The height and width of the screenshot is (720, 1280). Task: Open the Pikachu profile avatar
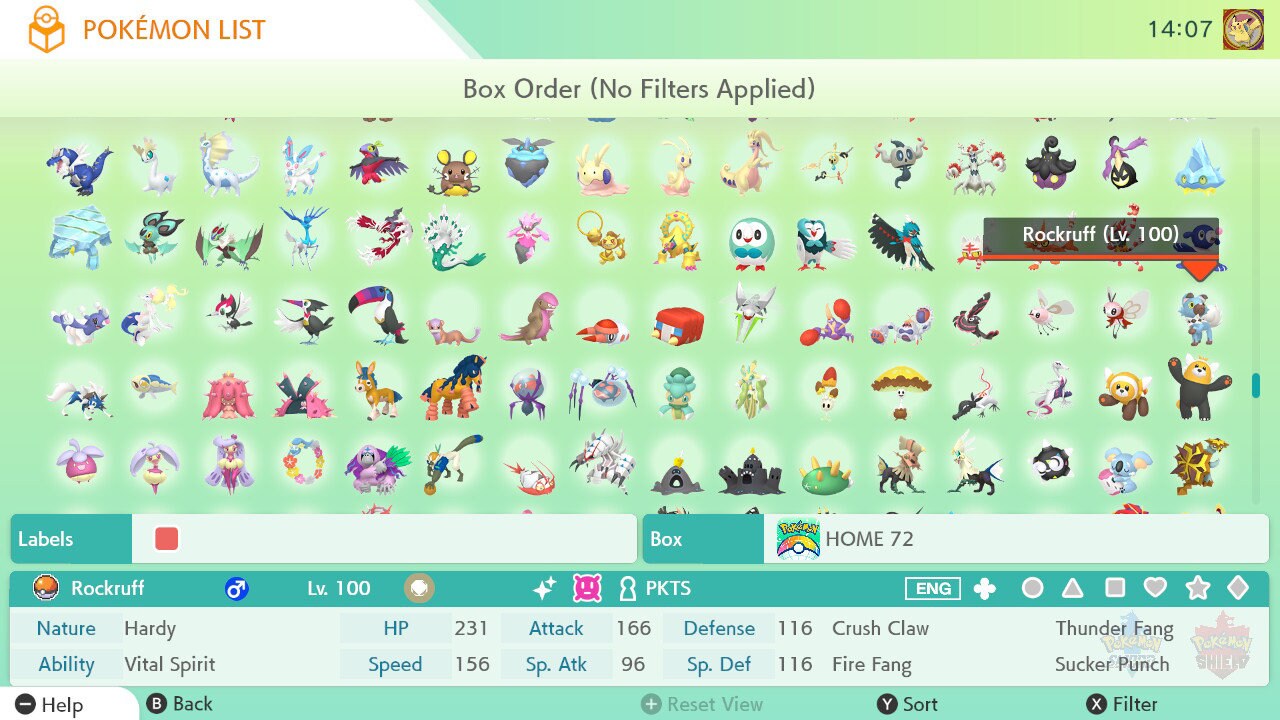[1243, 30]
